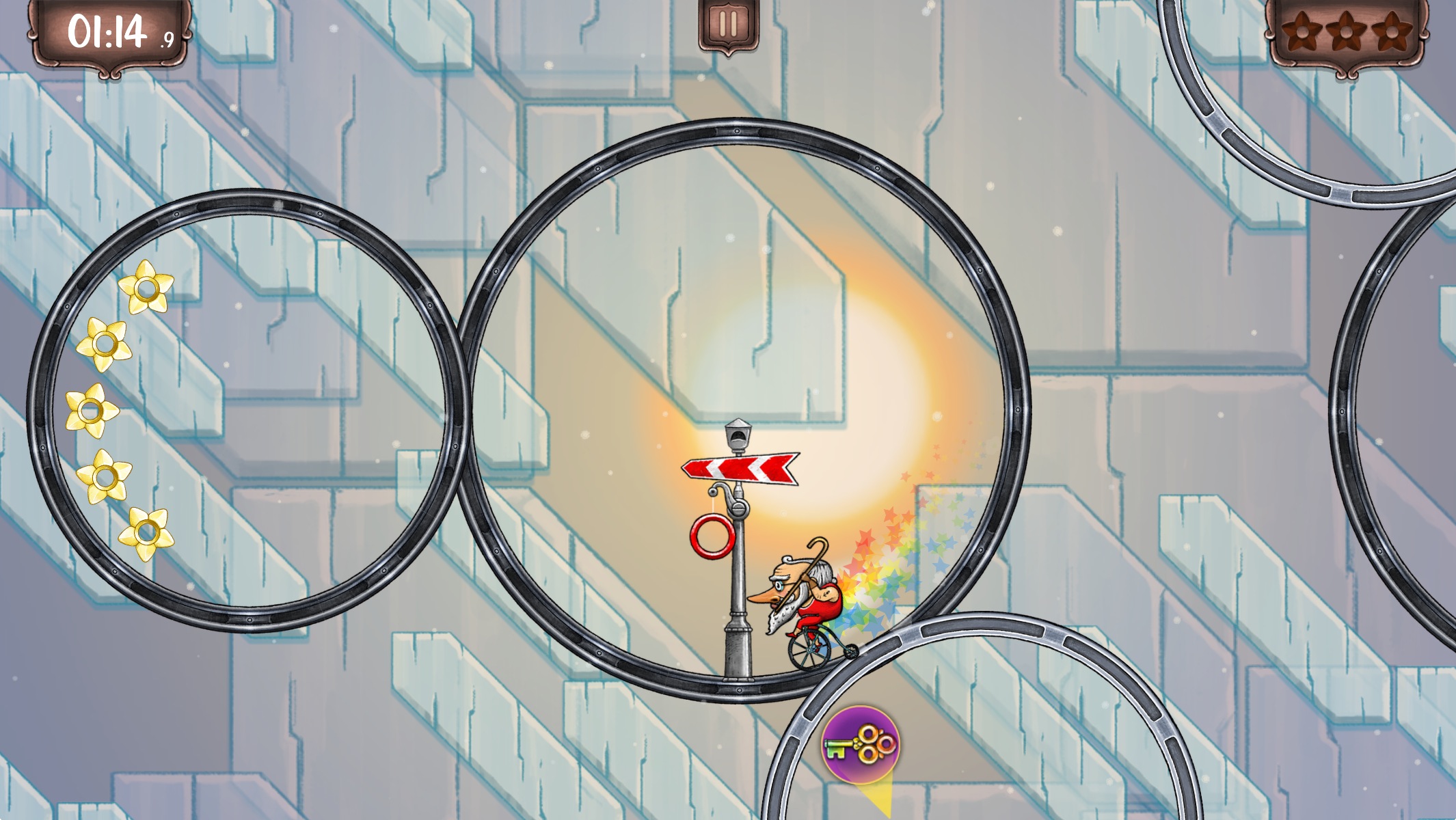The image size is (1456, 820).
Task: Pause the game with the pause button
Action: click(728, 25)
